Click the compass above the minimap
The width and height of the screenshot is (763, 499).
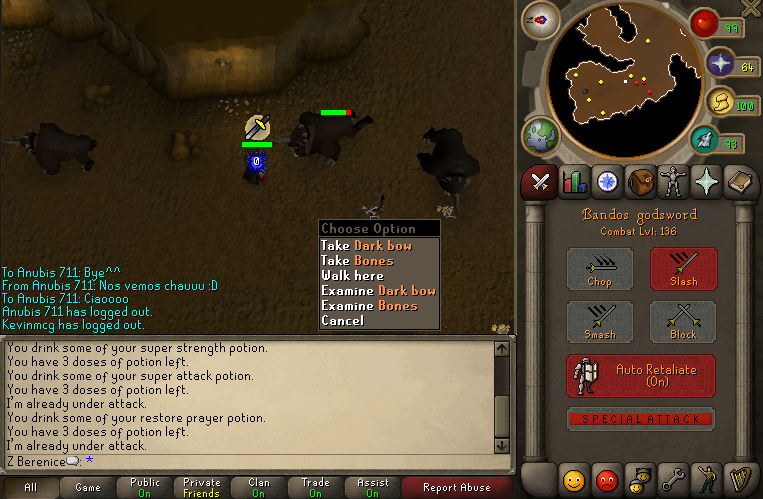pyautogui.click(x=540, y=20)
